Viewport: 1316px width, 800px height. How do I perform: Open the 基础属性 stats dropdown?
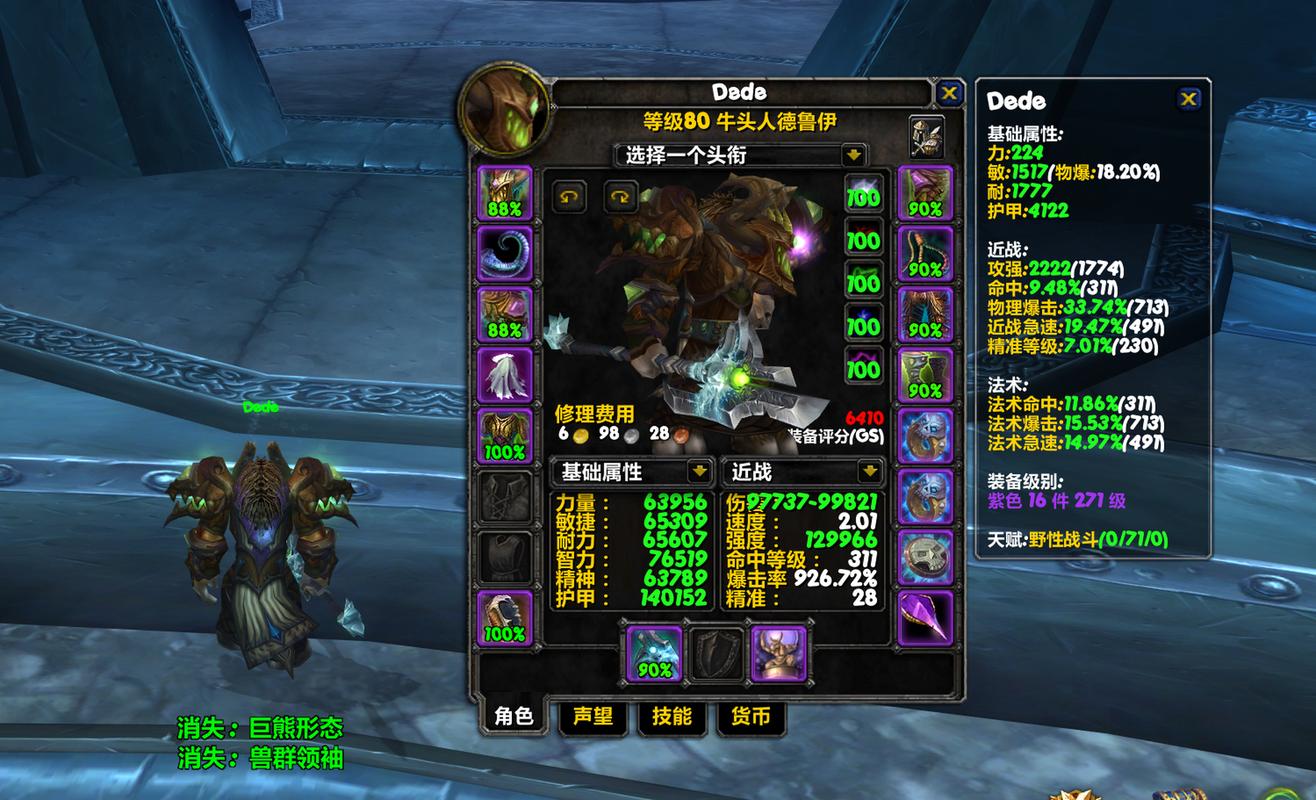697,471
